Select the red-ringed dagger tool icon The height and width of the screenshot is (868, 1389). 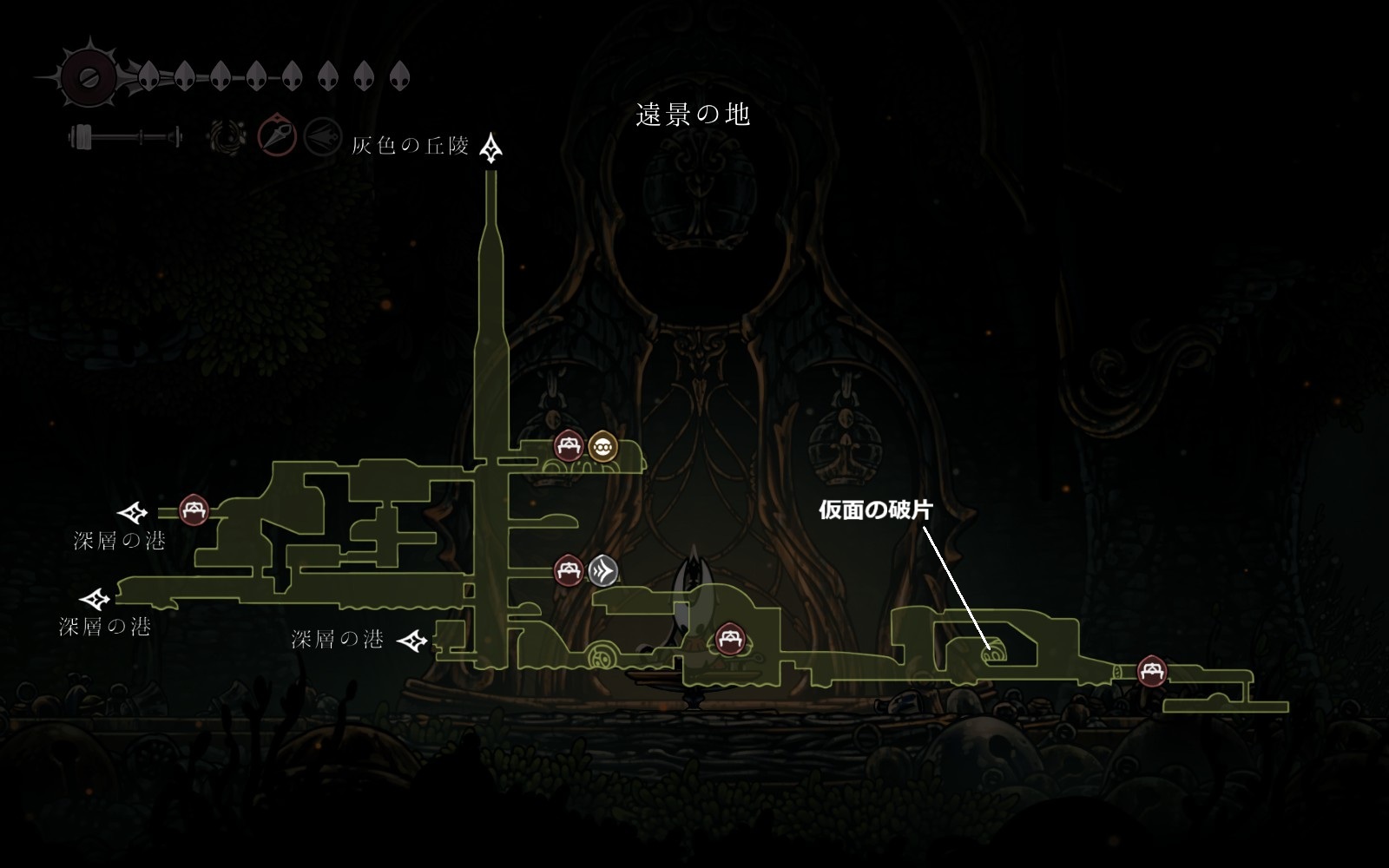coord(277,137)
